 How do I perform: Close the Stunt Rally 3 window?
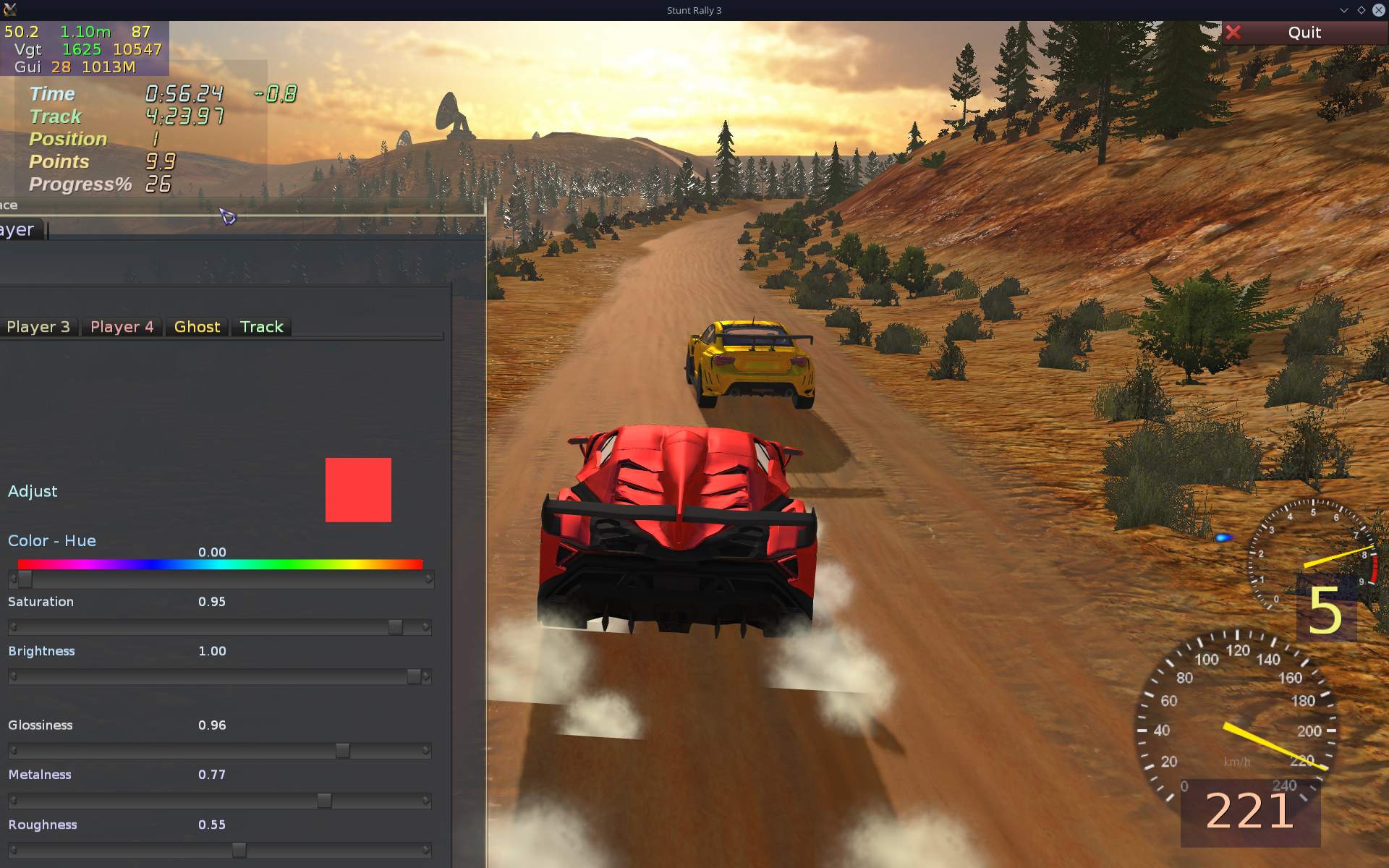pos(1378,10)
